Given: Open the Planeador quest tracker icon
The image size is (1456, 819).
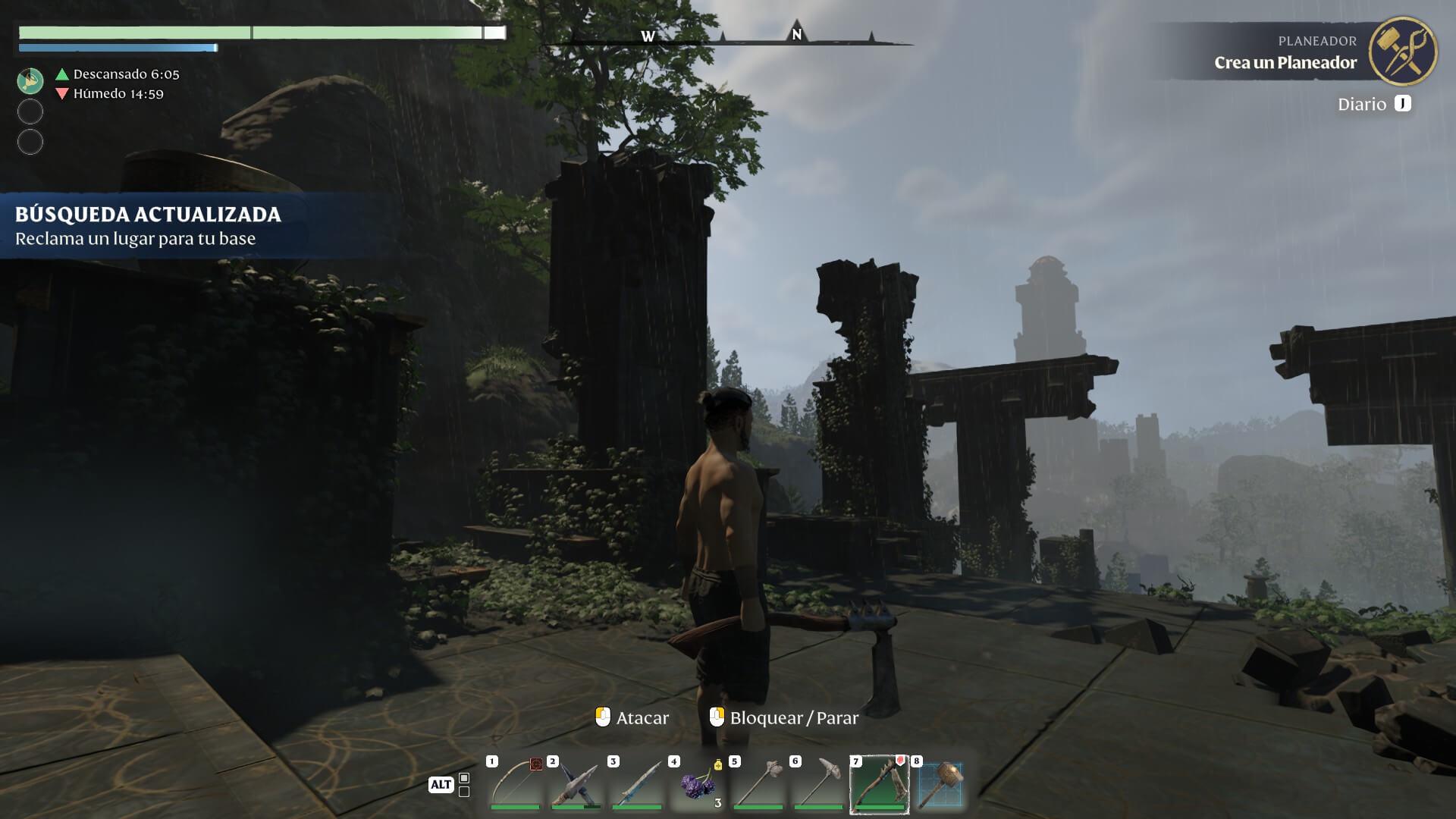Looking at the screenshot, I should click(1402, 51).
